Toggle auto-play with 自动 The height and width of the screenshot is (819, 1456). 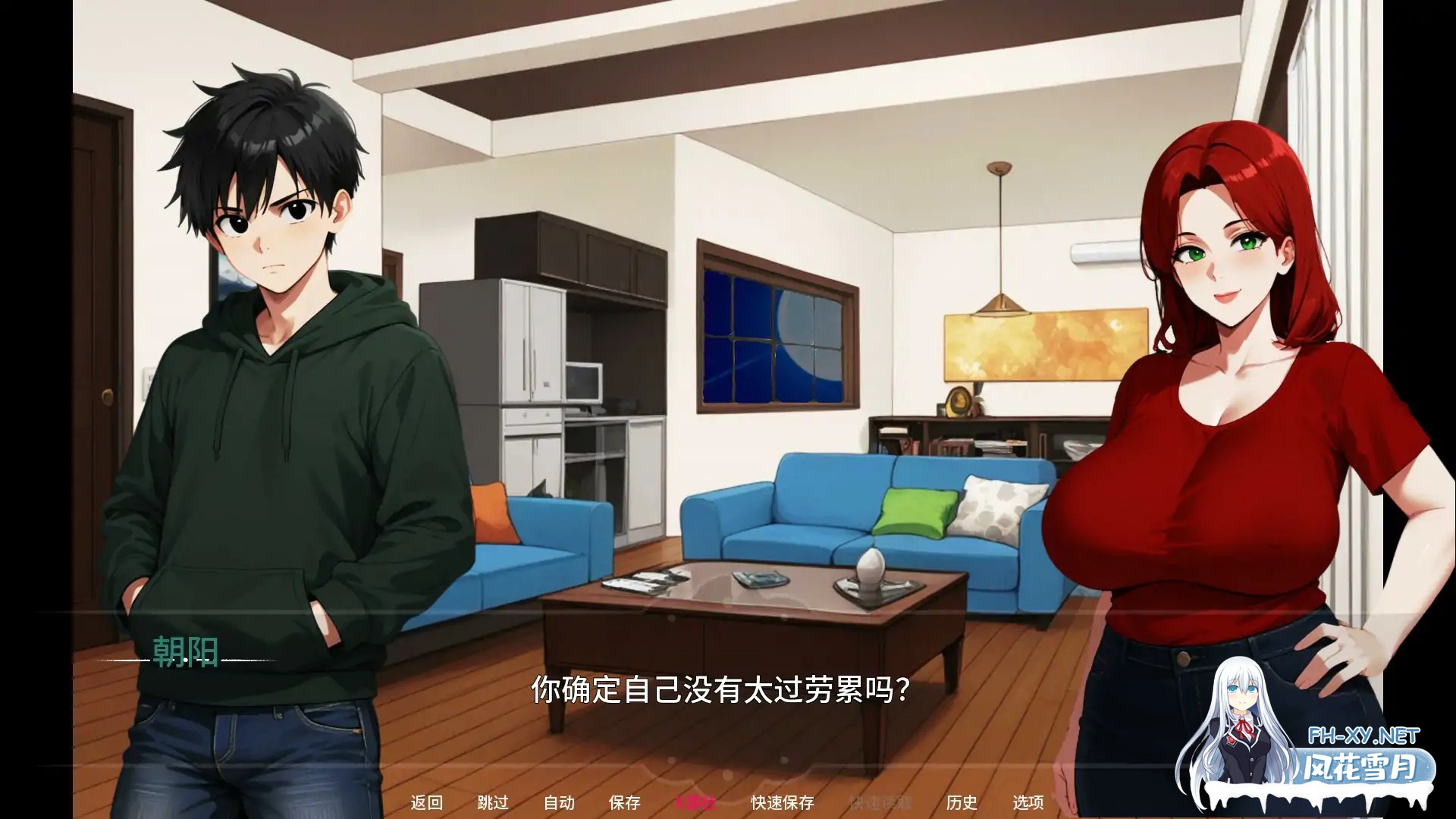558,802
